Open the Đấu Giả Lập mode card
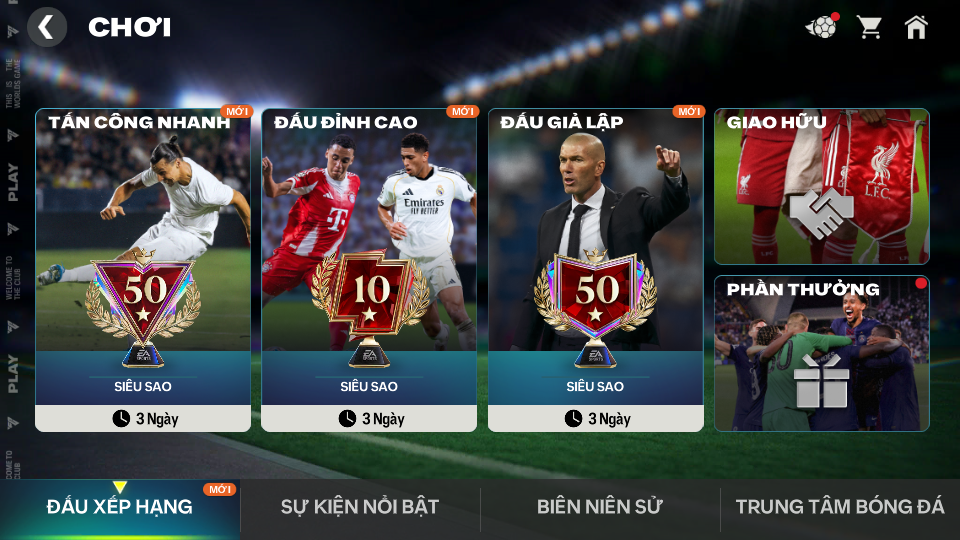The height and width of the screenshot is (540, 960). pyautogui.click(x=595, y=270)
